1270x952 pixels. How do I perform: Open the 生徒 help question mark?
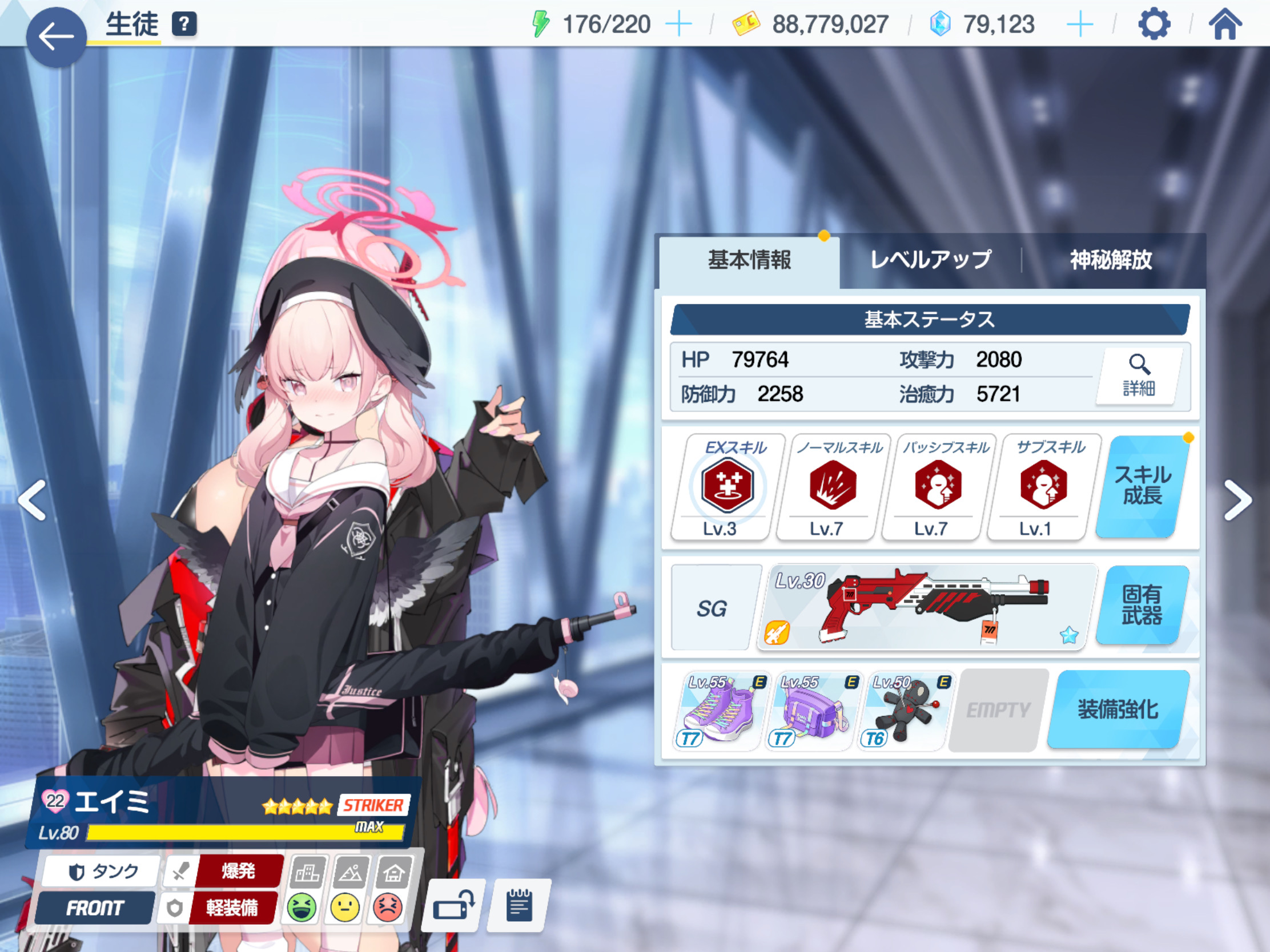(x=184, y=25)
